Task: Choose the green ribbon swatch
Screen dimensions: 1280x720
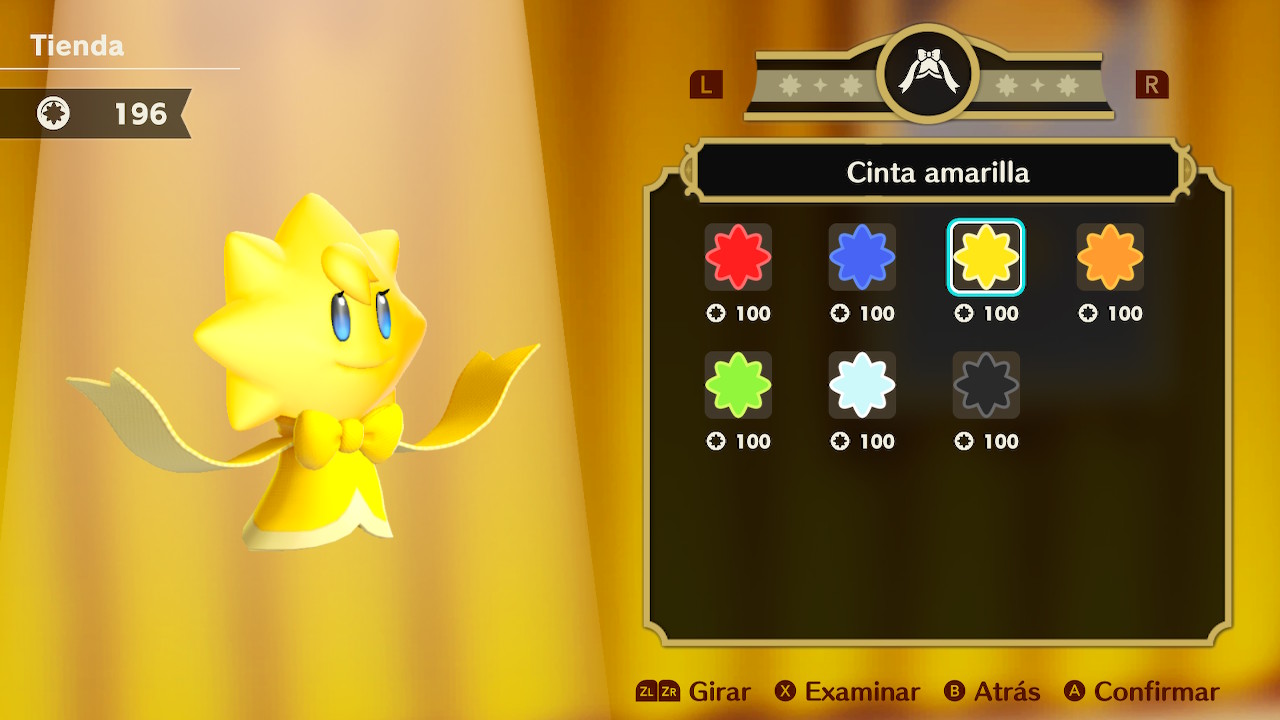Action: [x=738, y=385]
